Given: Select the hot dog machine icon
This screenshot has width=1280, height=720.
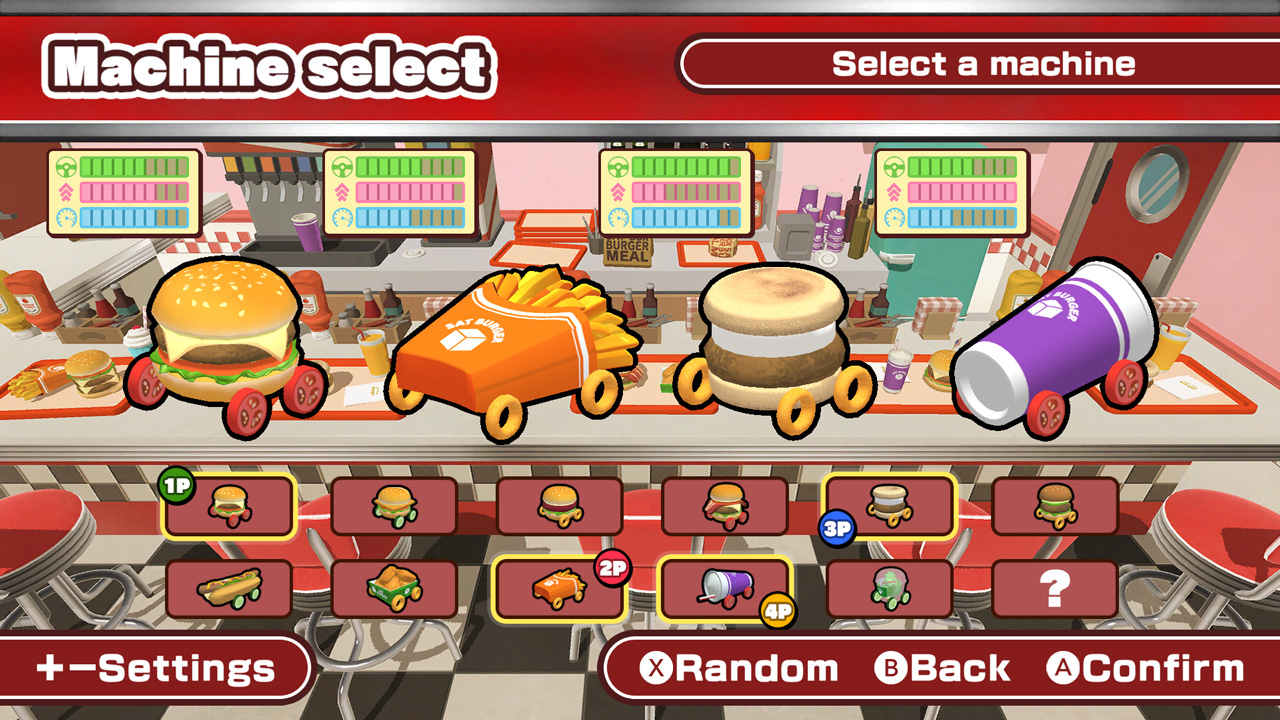Looking at the screenshot, I should click(229, 587).
